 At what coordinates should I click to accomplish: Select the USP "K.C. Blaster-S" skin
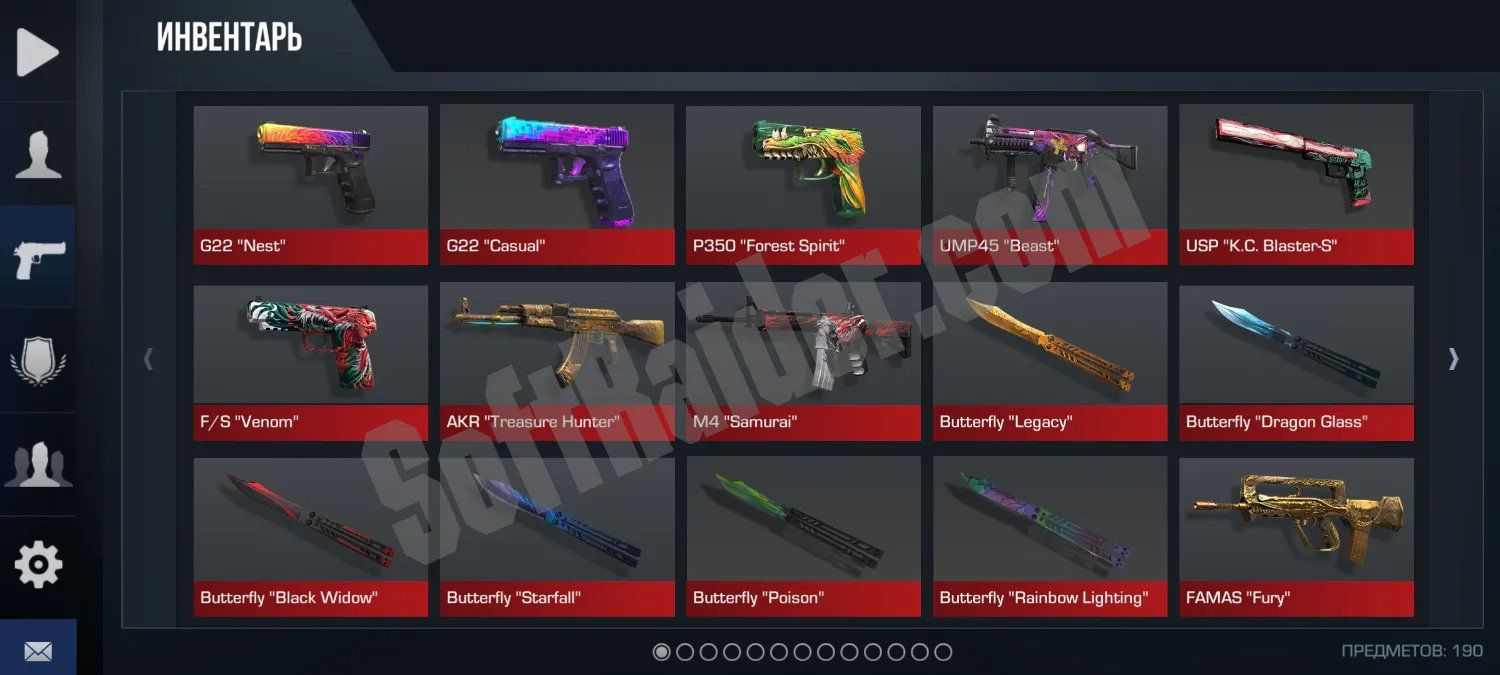(x=1296, y=185)
